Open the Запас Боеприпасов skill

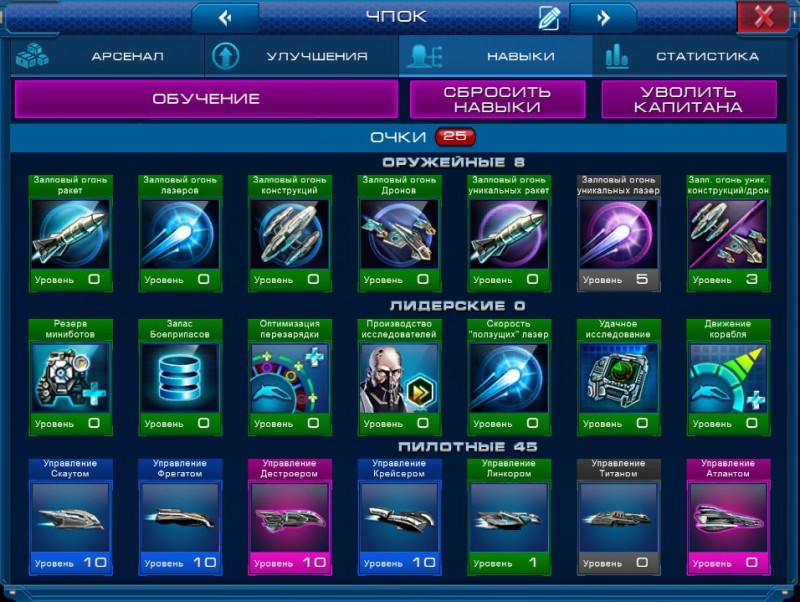click(x=180, y=377)
